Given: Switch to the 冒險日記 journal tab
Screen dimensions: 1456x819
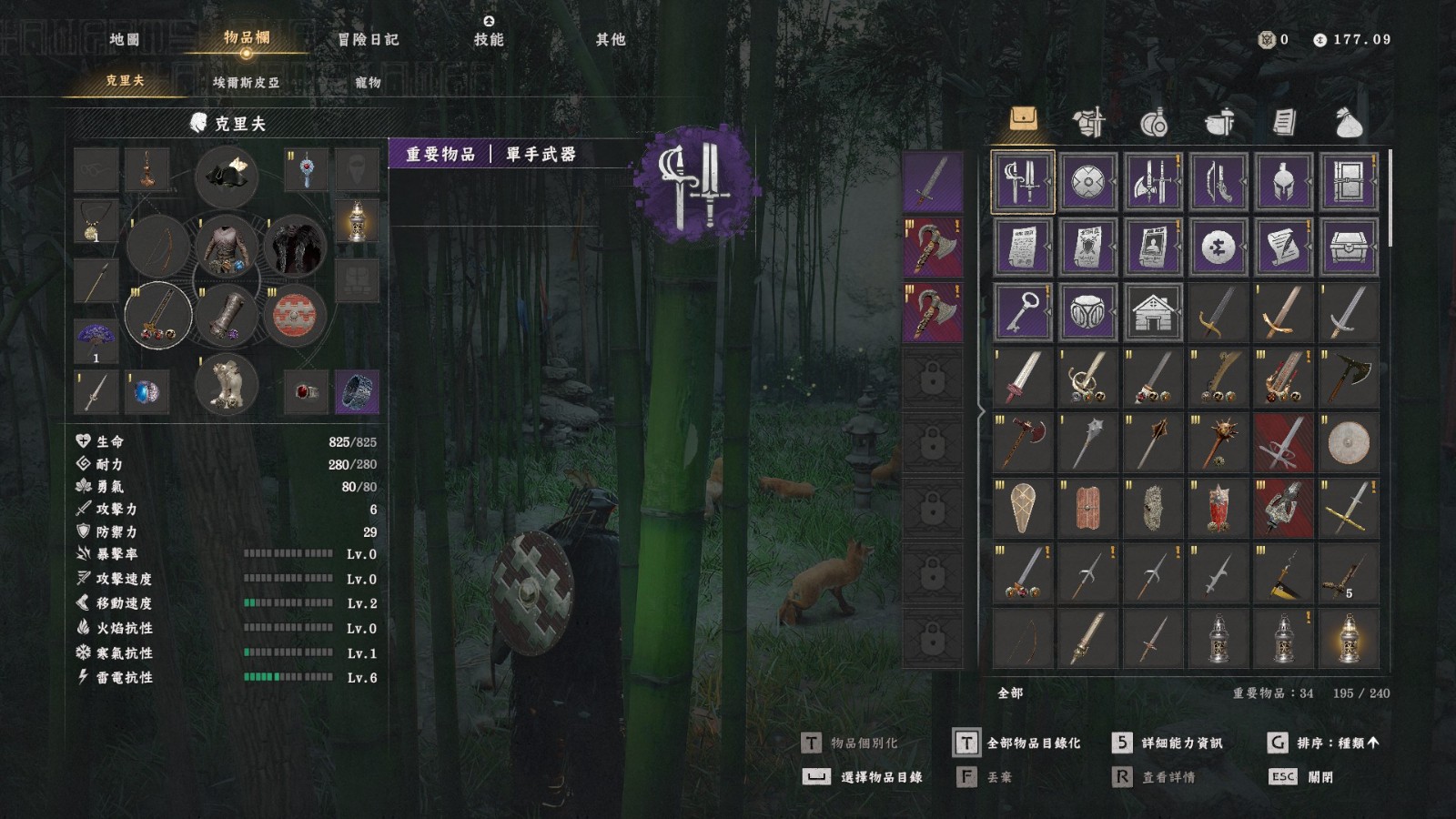Looking at the screenshot, I should (368, 39).
